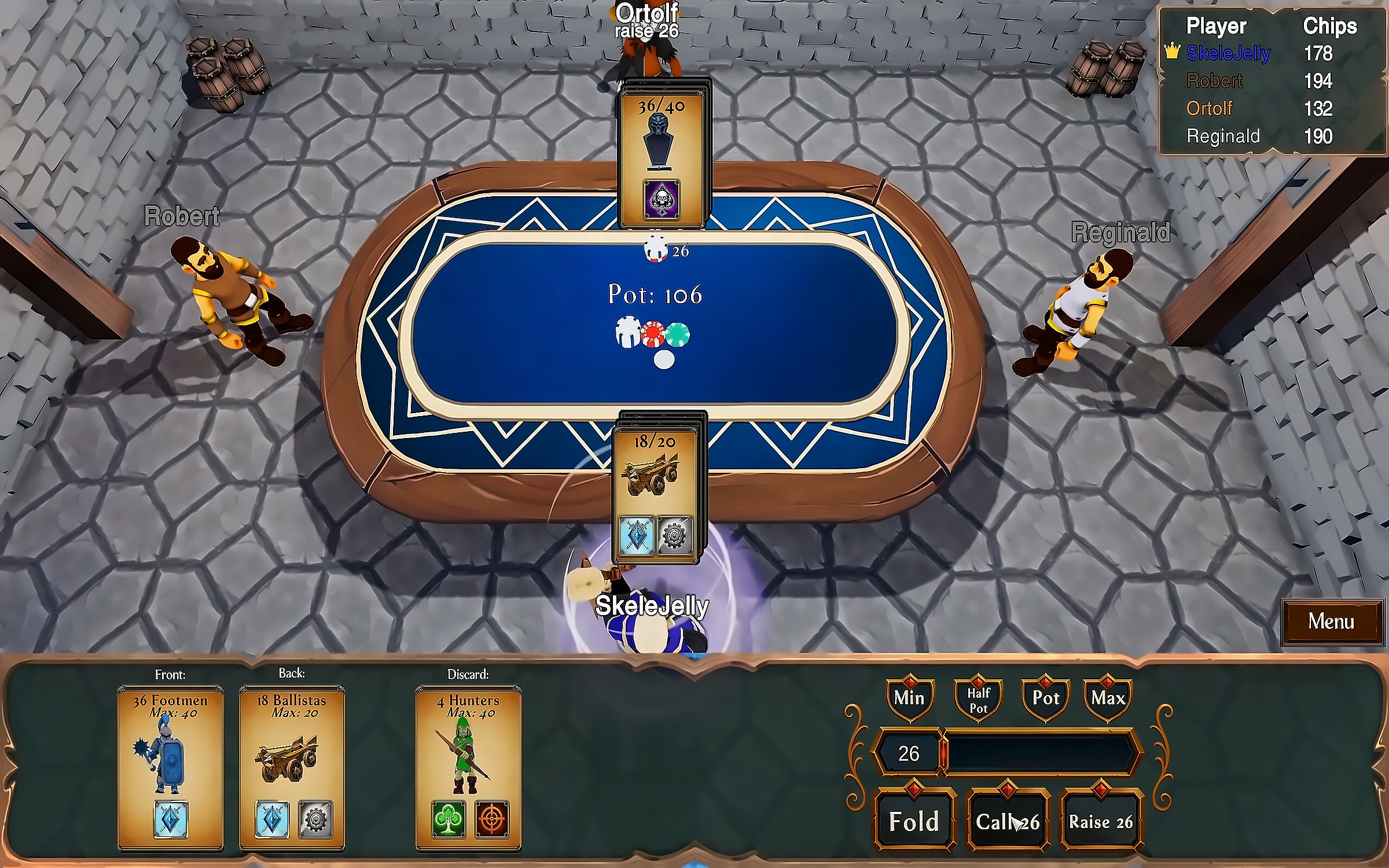The width and height of the screenshot is (1389, 868).
Task: Click the bet amount field showing 26
Action: click(x=909, y=753)
